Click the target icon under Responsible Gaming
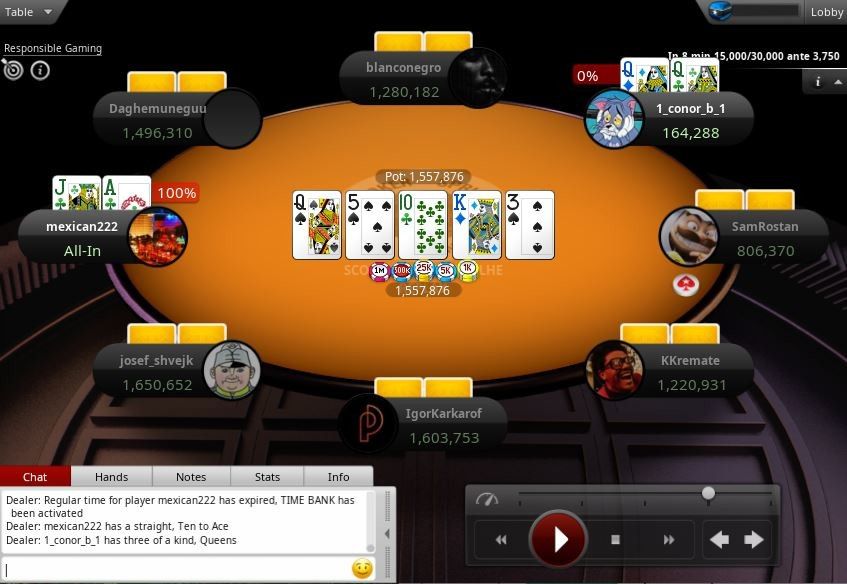Screen dimensions: 847x584 (x=13, y=70)
